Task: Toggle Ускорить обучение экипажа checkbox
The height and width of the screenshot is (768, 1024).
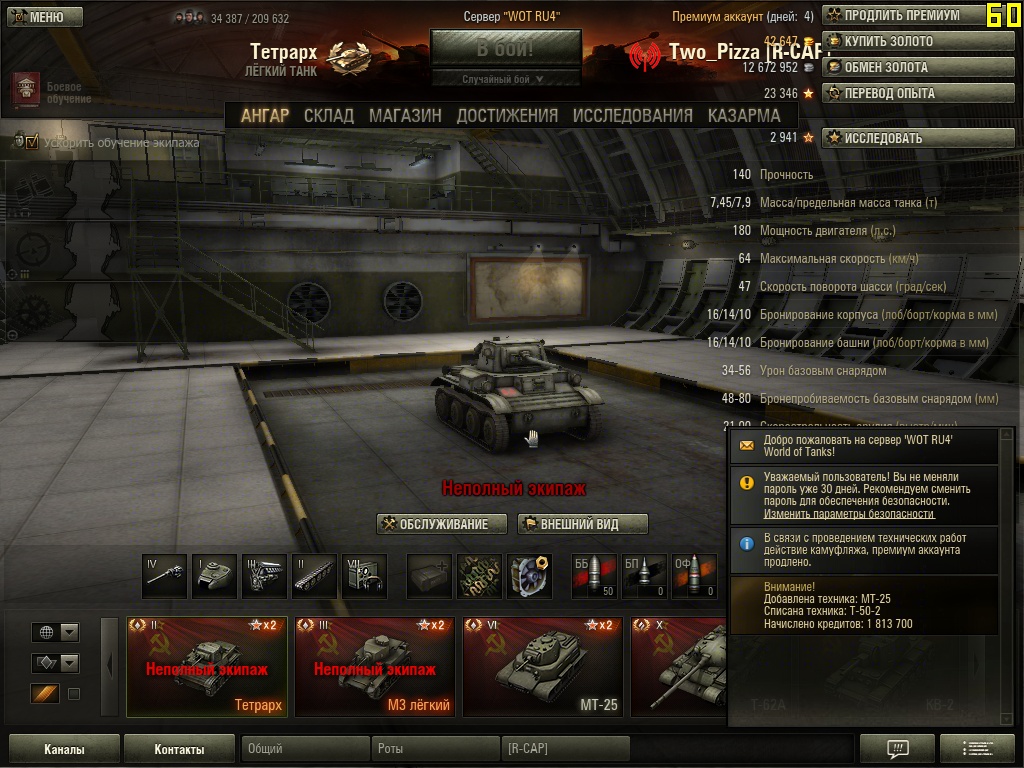Action: [32, 143]
